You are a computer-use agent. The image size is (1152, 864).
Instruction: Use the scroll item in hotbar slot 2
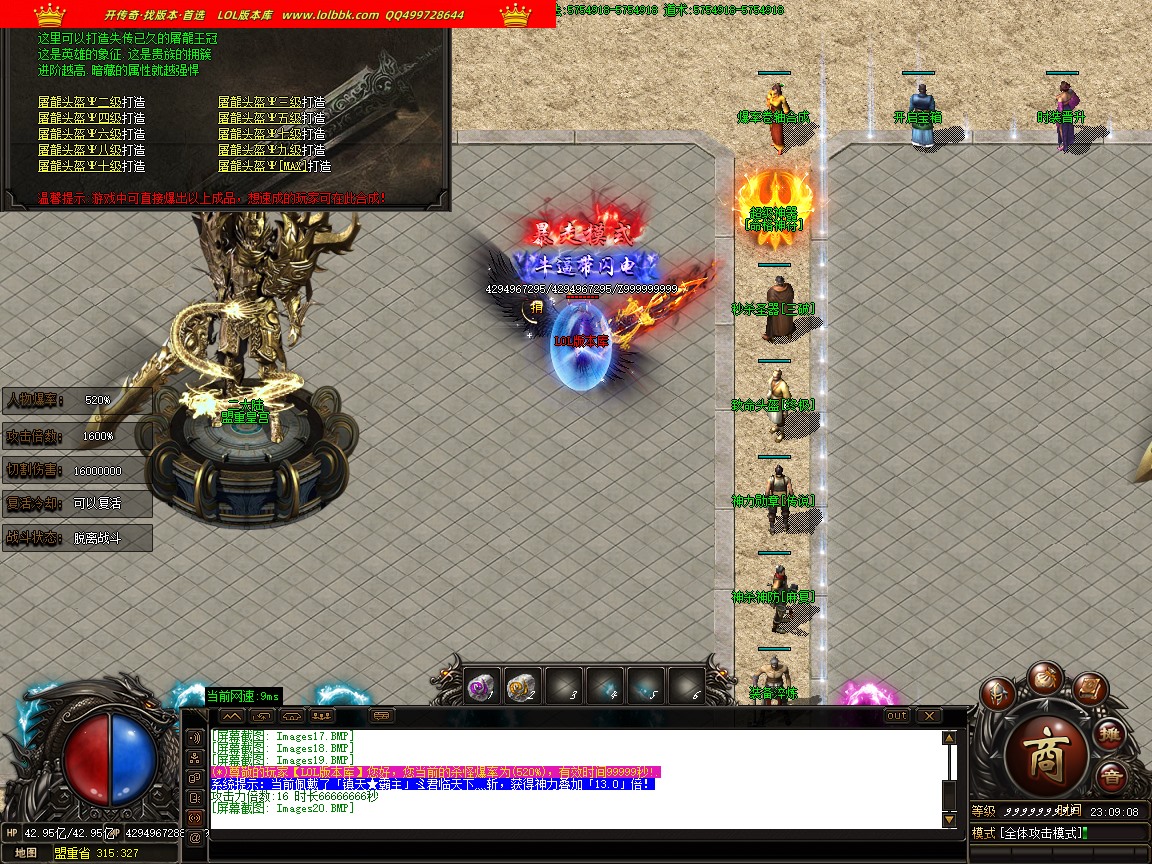tap(522, 686)
